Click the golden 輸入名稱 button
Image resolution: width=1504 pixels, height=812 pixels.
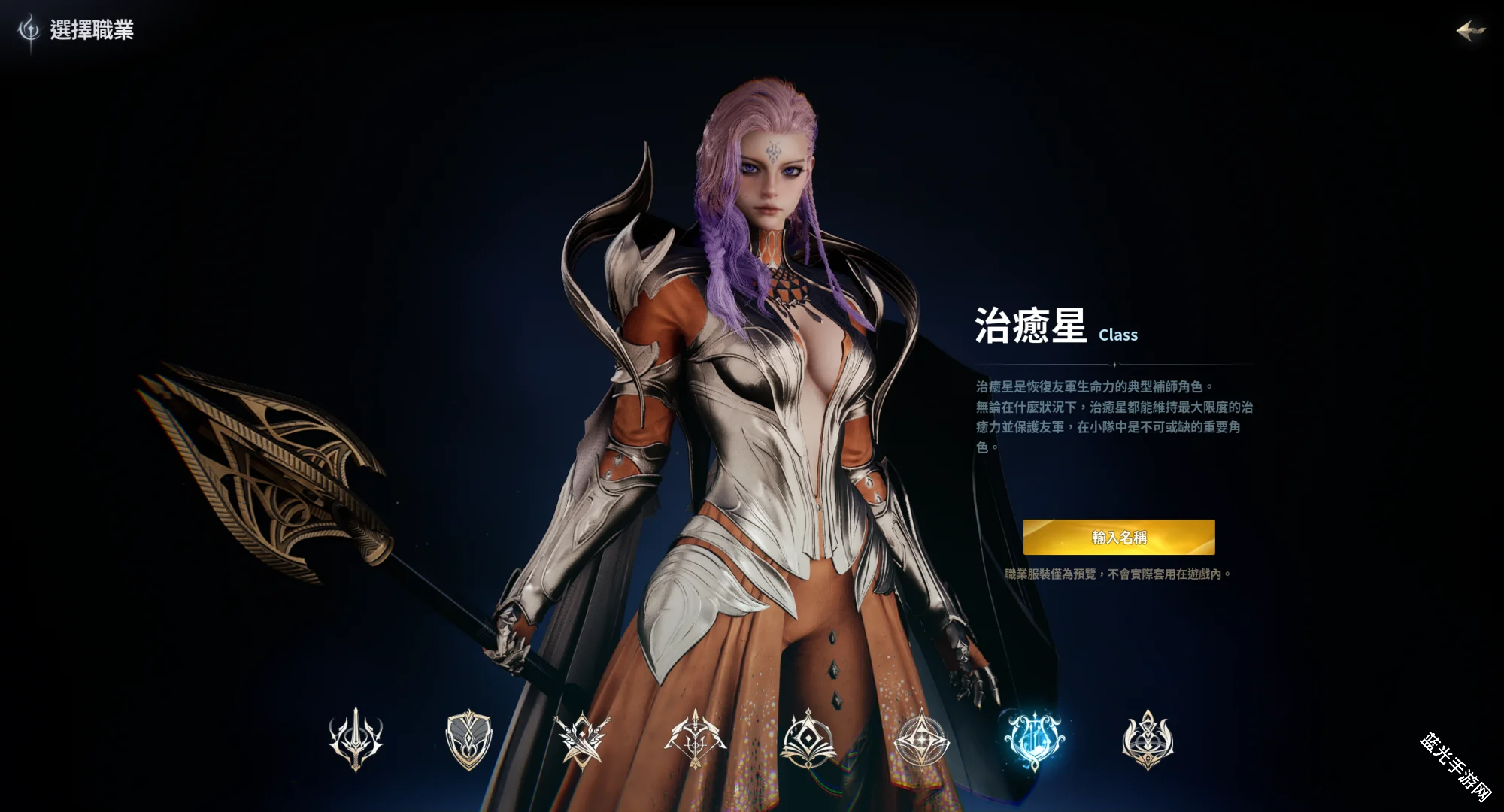coord(1119,537)
